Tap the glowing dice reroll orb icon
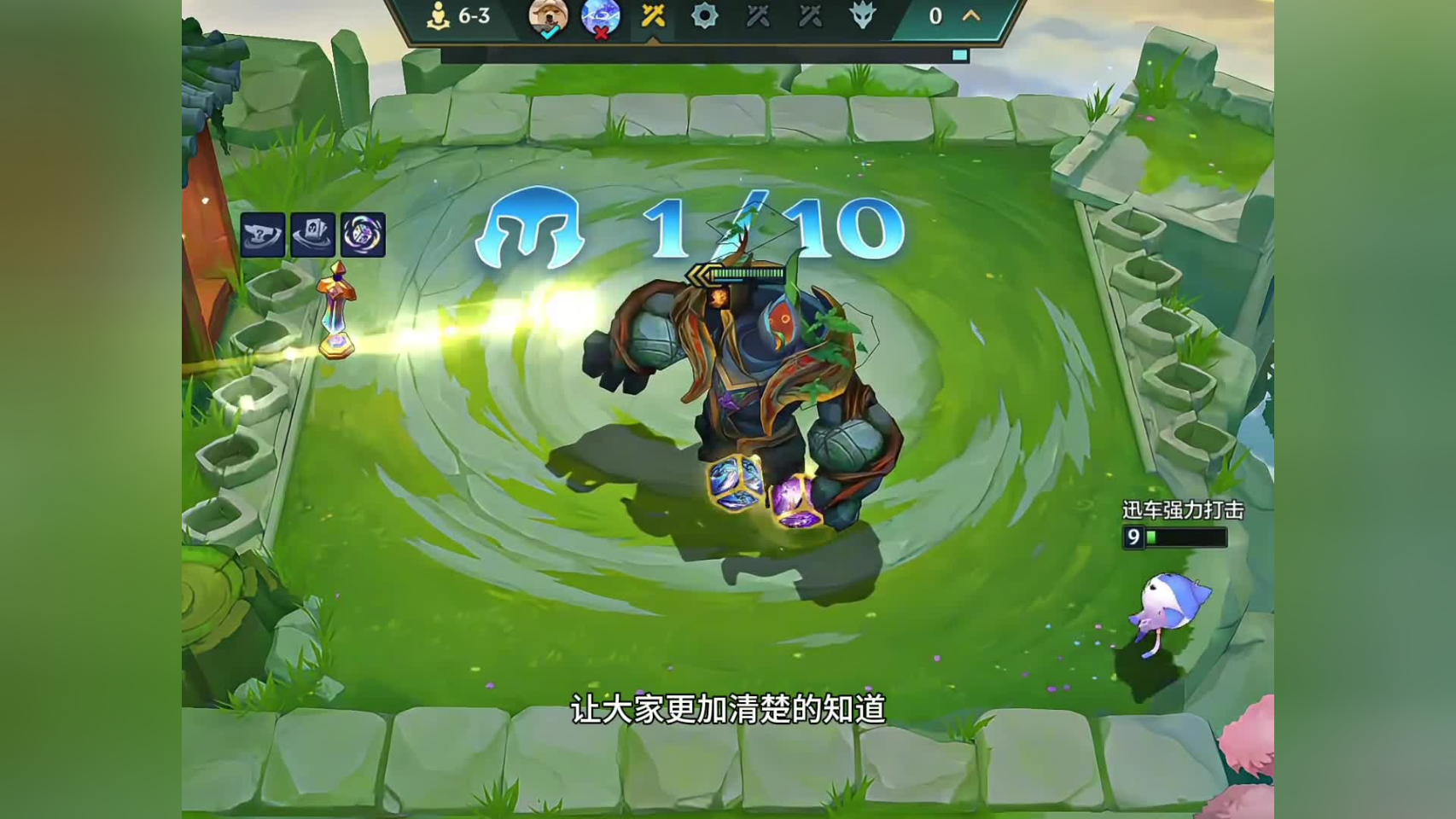This screenshot has width=1456, height=819. (363, 235)
